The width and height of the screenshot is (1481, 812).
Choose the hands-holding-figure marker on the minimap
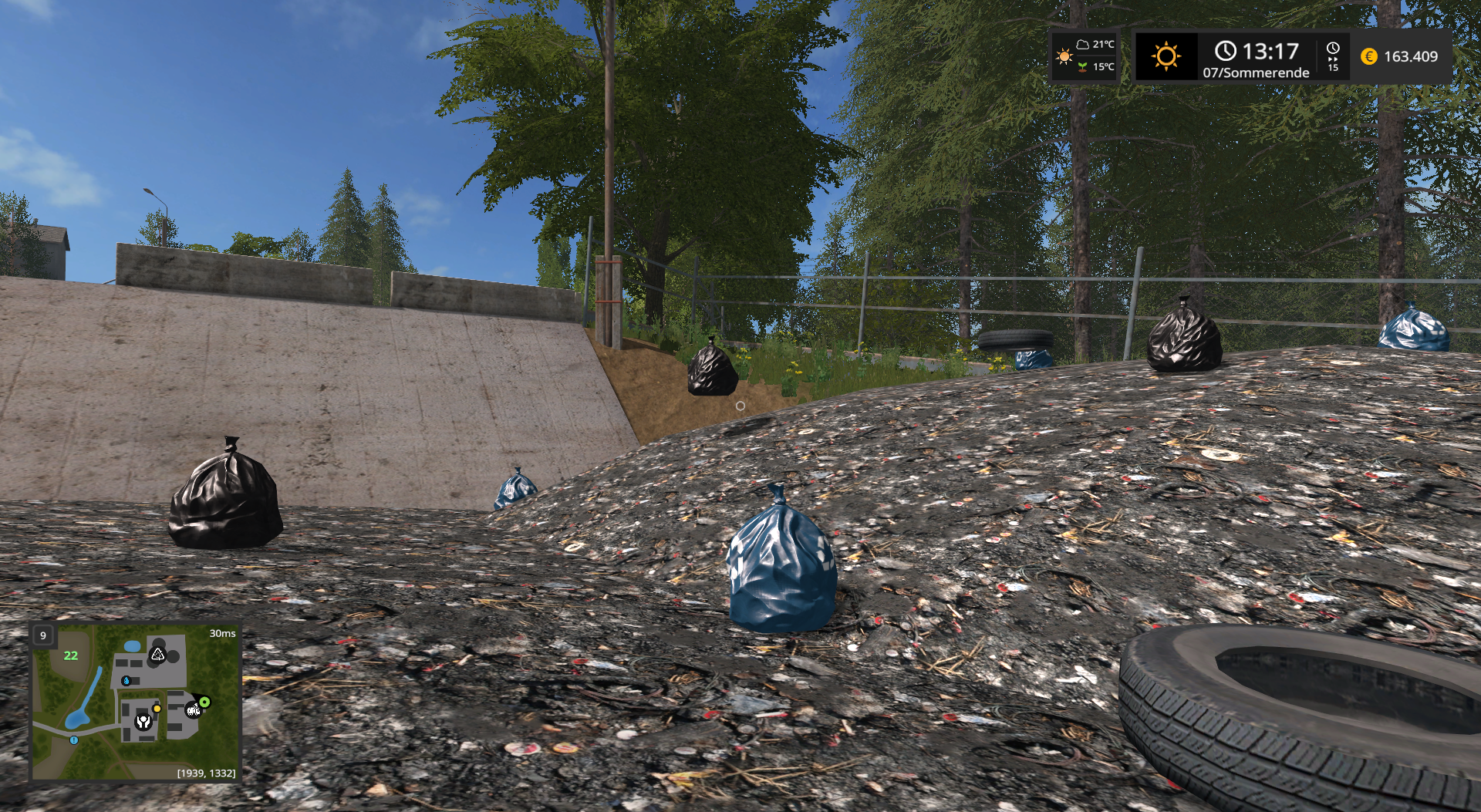point(143,722)
